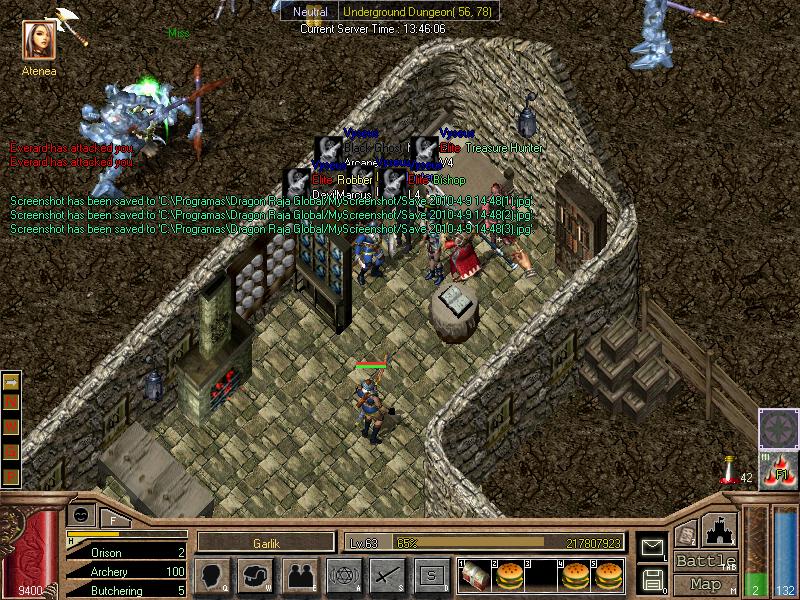
Task: Open the mail envelope button
Action: tap(652, 548)
